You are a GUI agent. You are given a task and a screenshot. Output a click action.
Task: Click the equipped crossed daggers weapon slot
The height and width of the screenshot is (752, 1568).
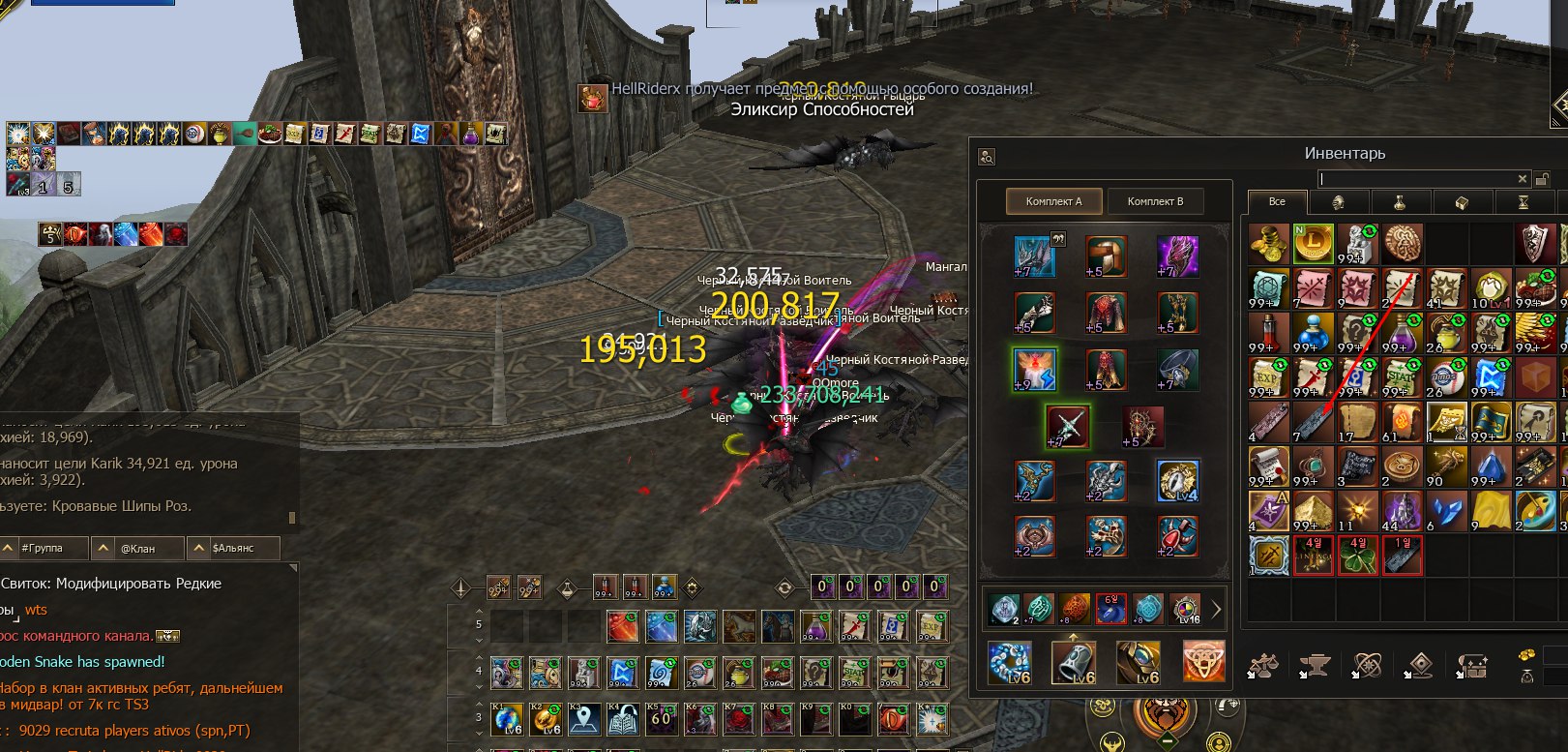click(1068, 426)
